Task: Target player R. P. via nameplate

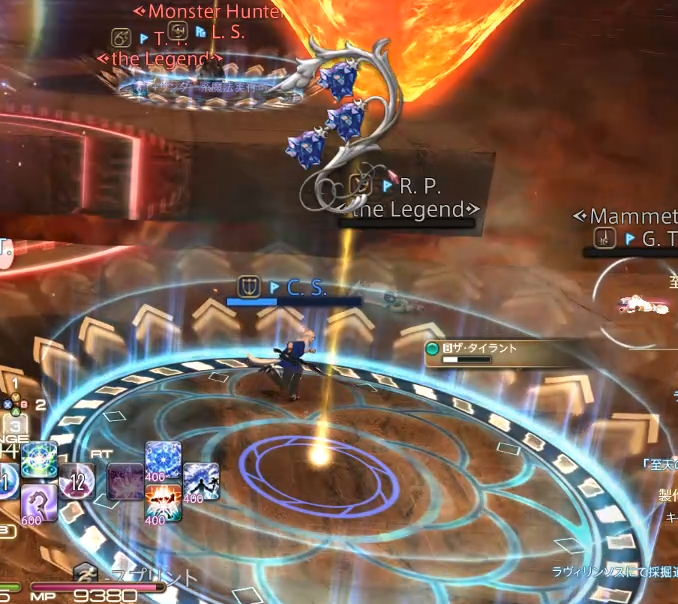Action: [420, 186]
